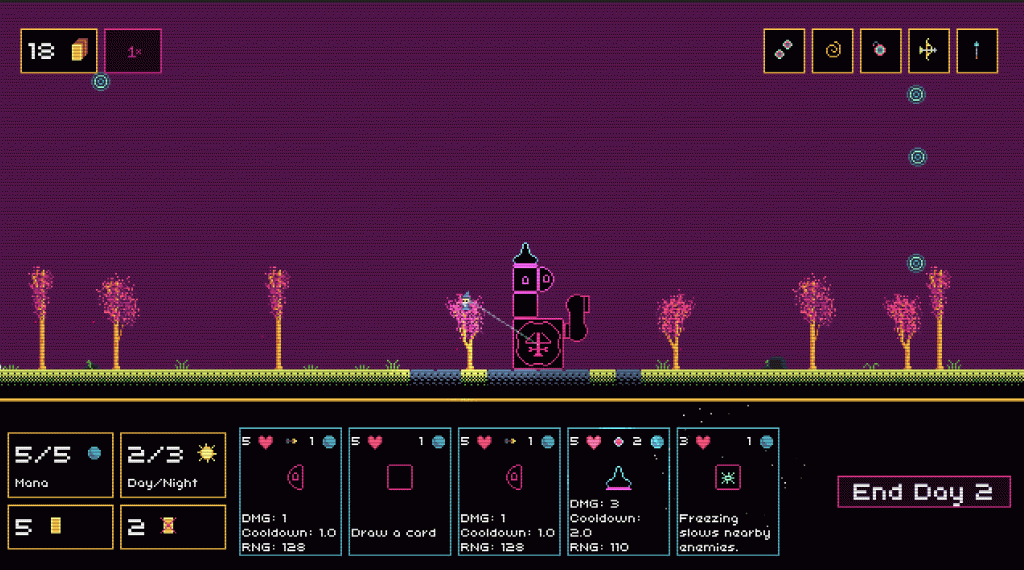Choose the Freezing card that slows enemies
The height and width of the screenshot is (570, 1024).
(727, 491)
